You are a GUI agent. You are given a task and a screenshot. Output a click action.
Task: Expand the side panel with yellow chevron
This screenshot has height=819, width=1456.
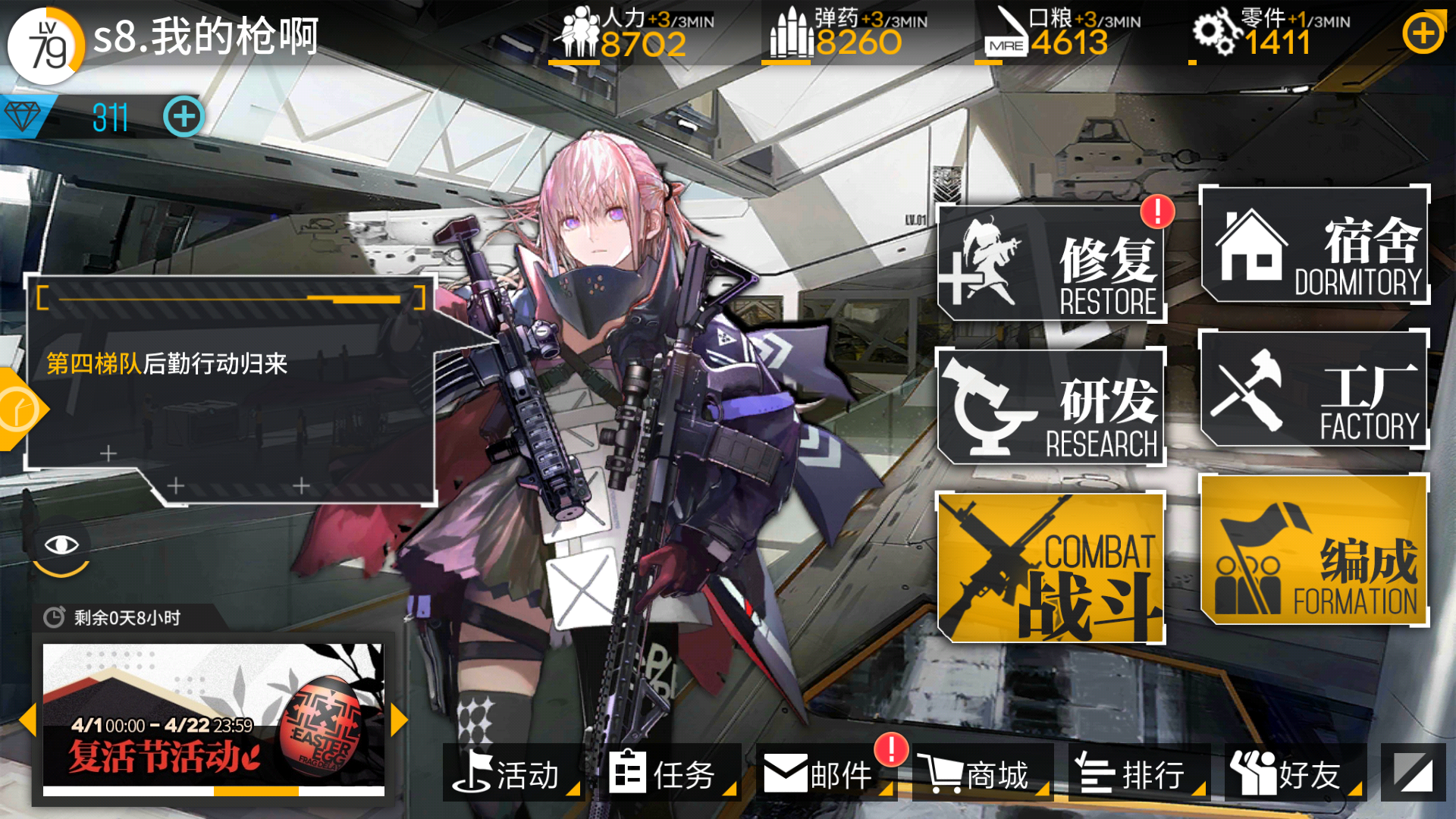coord(17,407)
